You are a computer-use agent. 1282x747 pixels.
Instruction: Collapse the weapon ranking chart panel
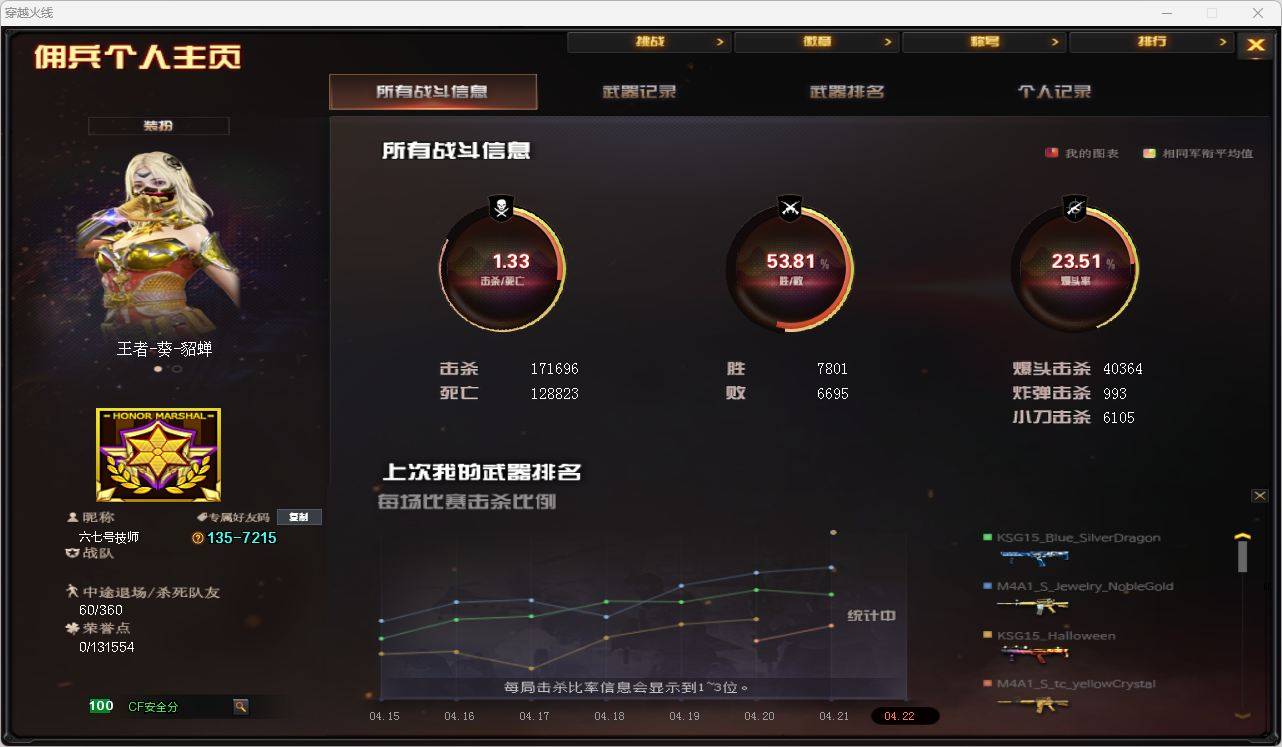tap(1261, 495)
